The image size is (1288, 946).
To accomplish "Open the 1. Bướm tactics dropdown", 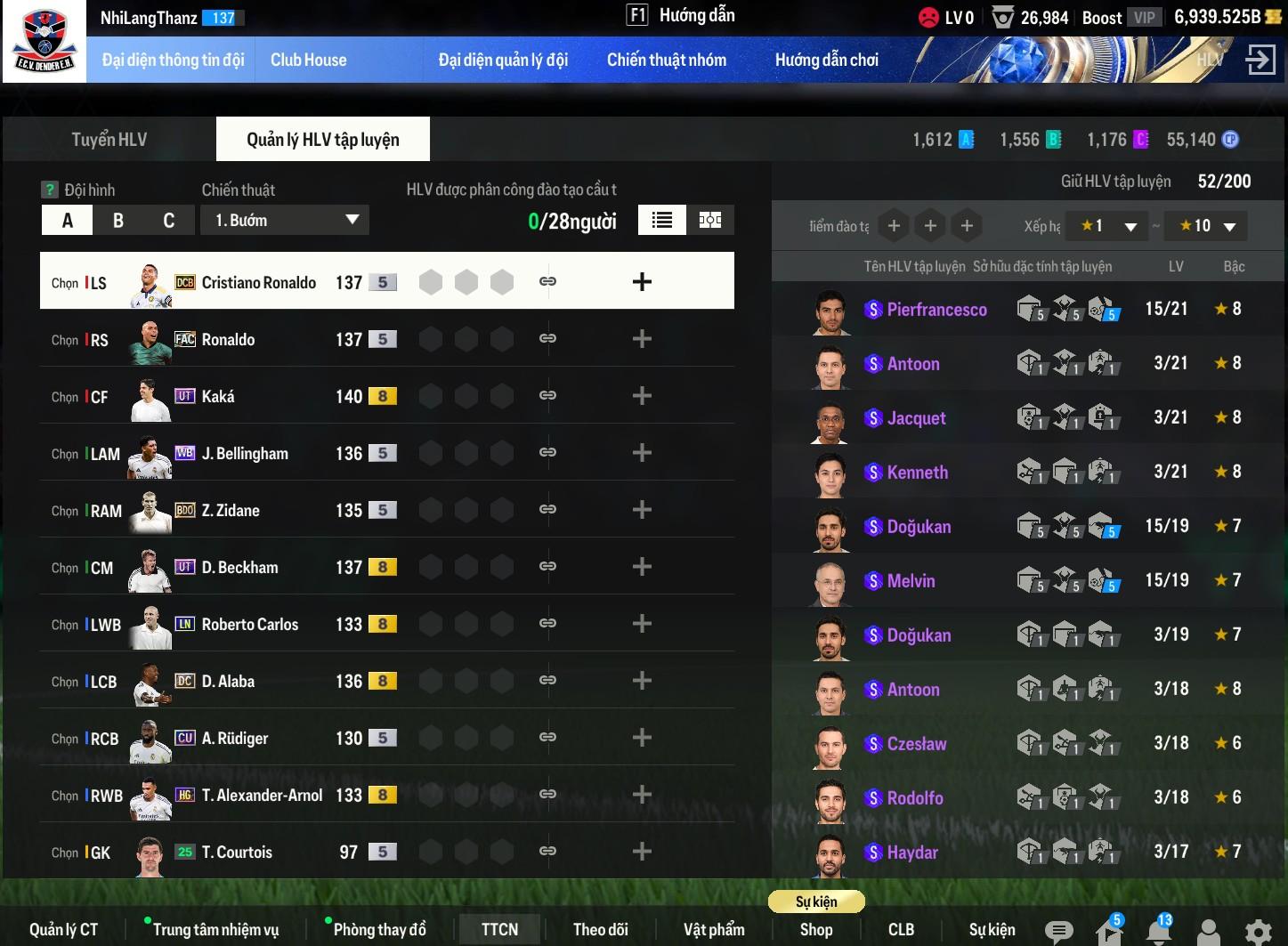I will tap(285, 220).
